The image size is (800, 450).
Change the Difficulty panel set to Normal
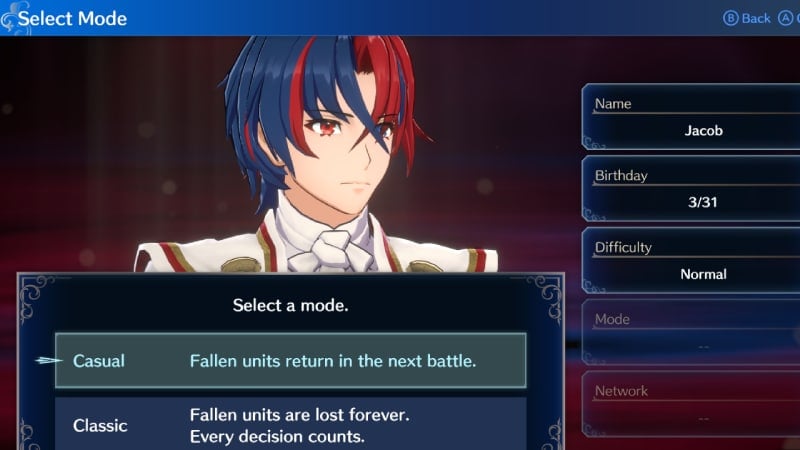pos(689,262)
